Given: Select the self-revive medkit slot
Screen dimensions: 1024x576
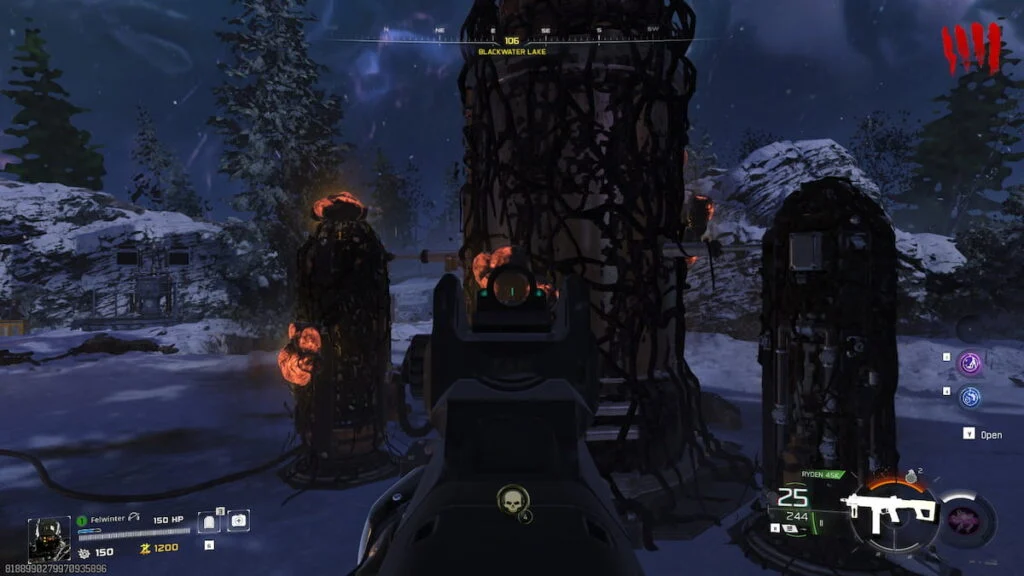Looking at the screenshot, I should click(239, 521).
